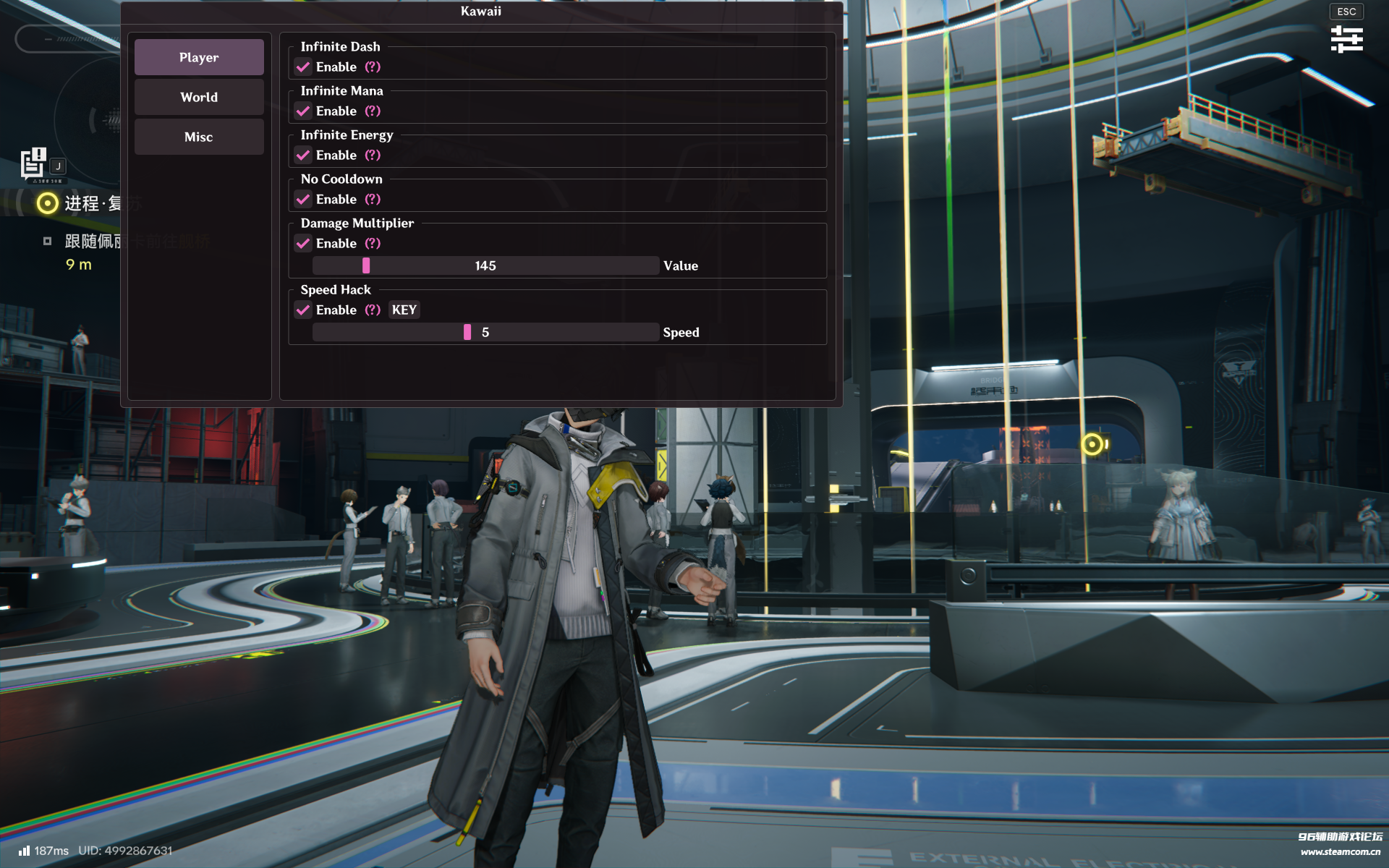Viewport: 1389px width, 868px height.
Task: Disable the No Cooldown checkbox
Action: click(303, 200)
